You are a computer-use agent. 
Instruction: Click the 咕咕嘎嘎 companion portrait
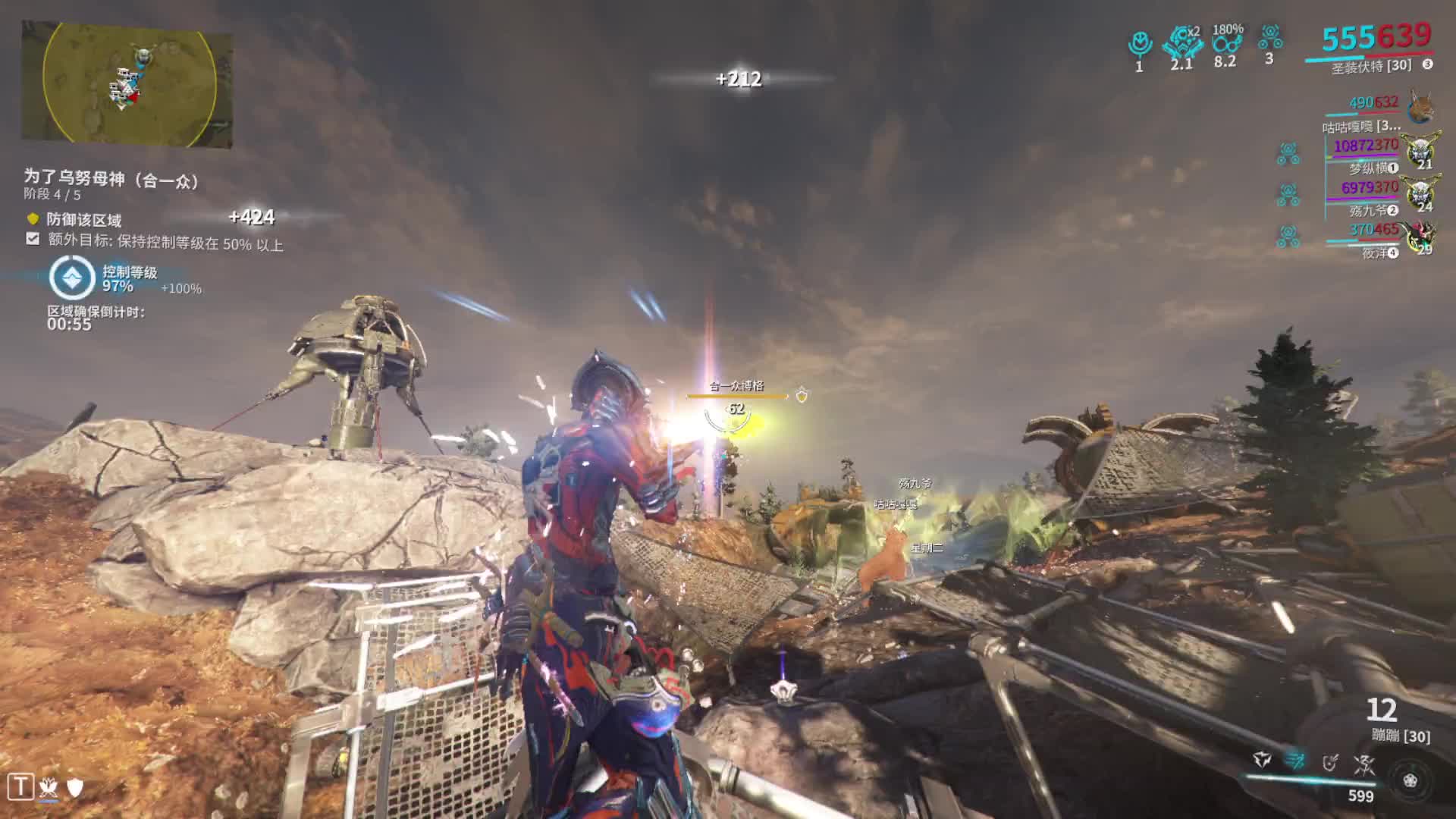1420,107
